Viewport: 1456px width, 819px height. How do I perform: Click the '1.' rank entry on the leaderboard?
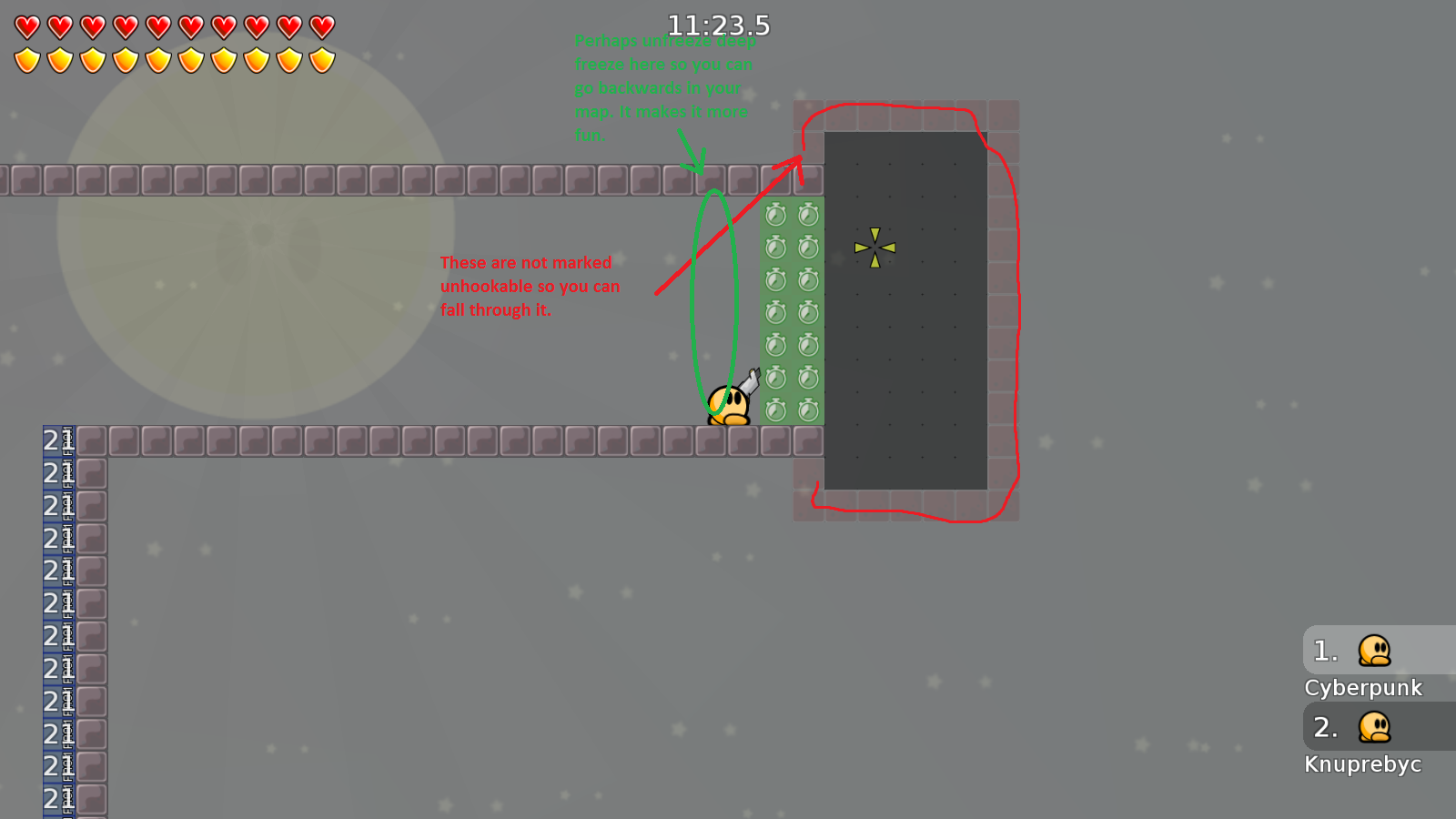[x=1325, y=651]
